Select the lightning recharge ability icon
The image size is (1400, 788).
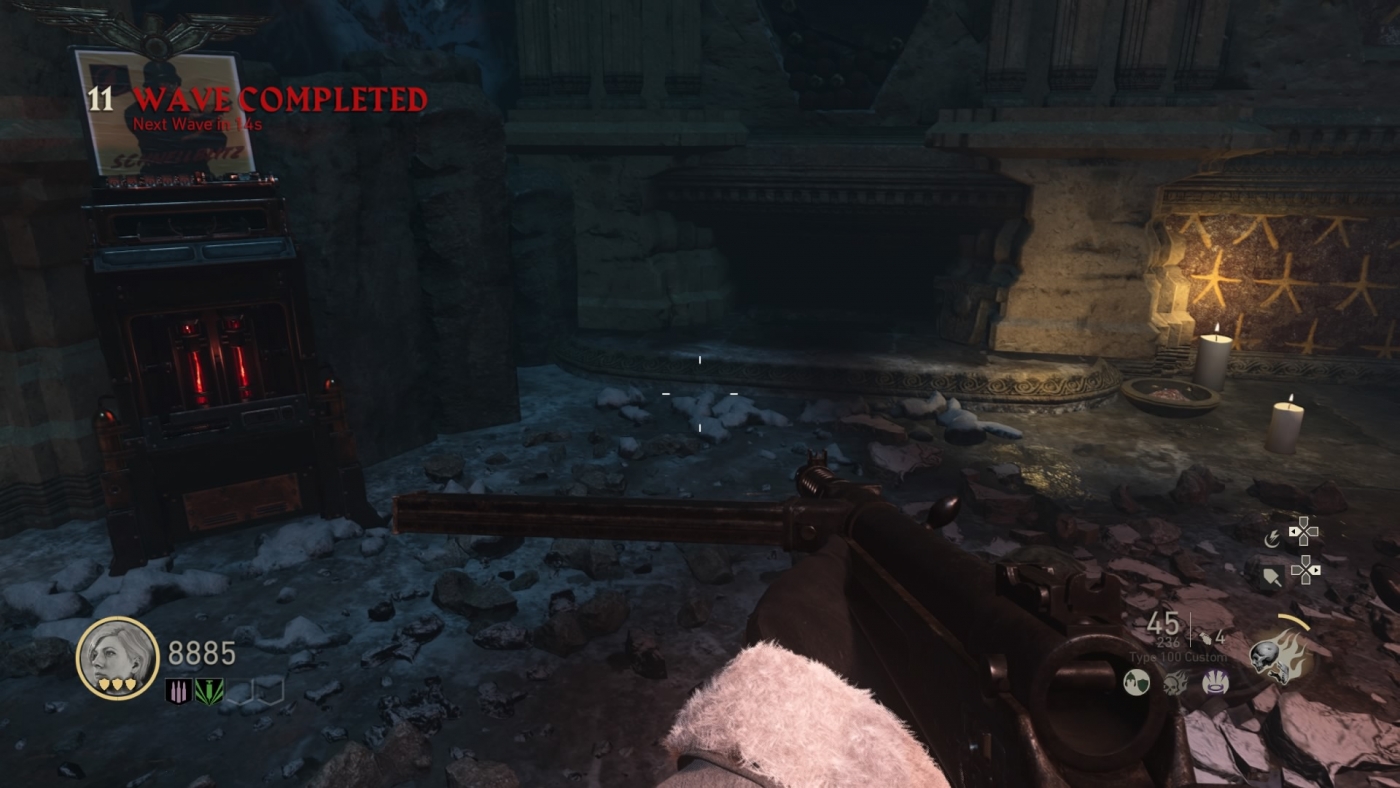tap(1272, 539)
